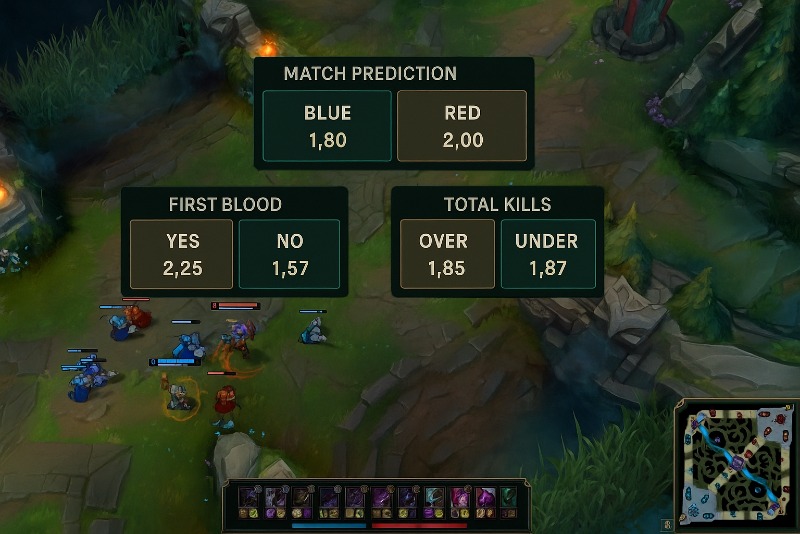Pick RED in the Match Prediction panel
The height and width of the screenshot is (534, 800).
point(462,126)
